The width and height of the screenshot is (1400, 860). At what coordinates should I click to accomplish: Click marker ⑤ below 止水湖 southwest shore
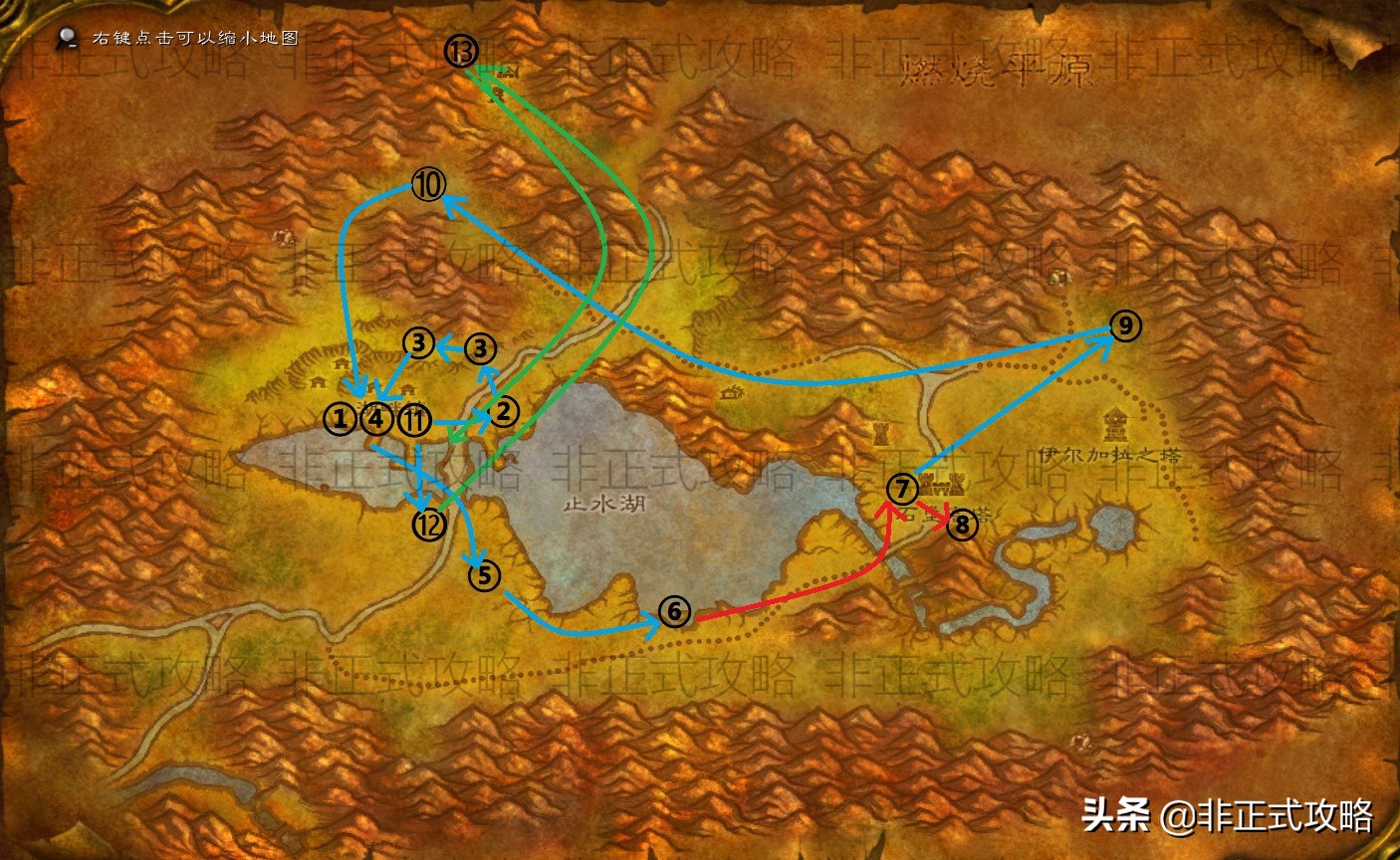[485, 574]
